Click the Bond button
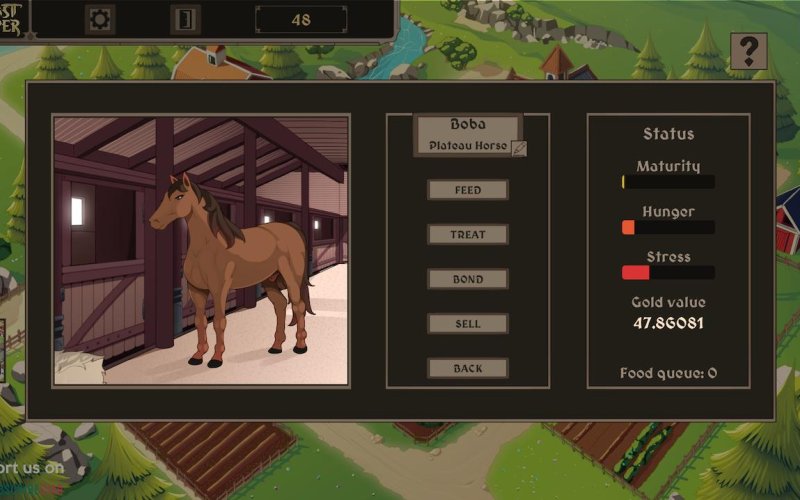 [x=468, y=279]
